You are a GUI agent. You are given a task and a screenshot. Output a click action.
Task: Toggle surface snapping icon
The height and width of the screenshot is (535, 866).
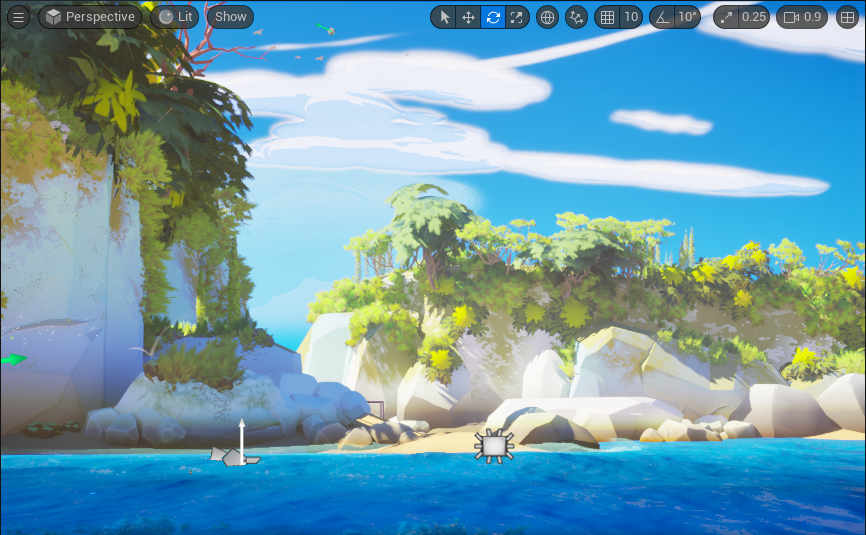(x=576, y=17)
